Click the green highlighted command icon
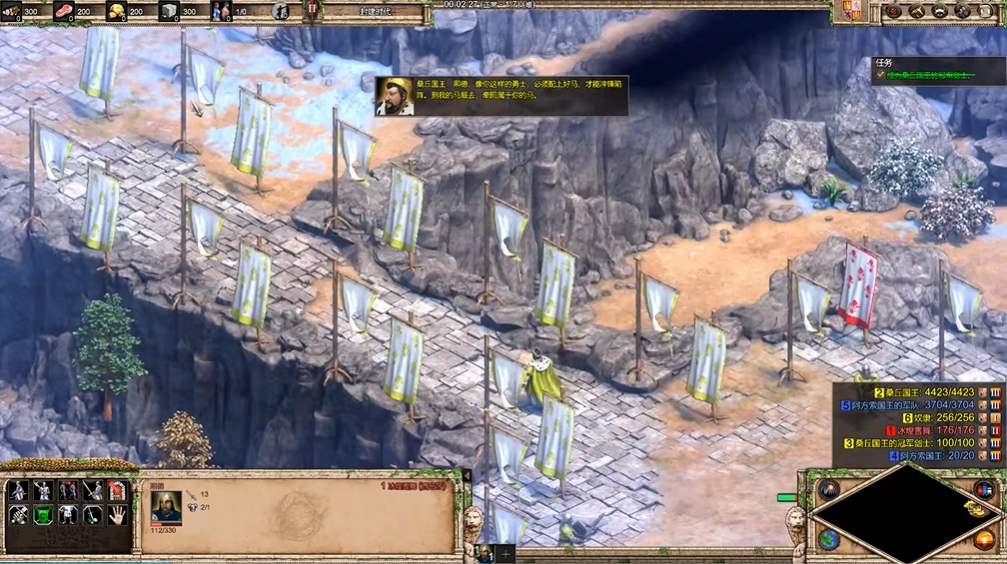The height and width of the screenshot is (564, 1007). (43, 515)
